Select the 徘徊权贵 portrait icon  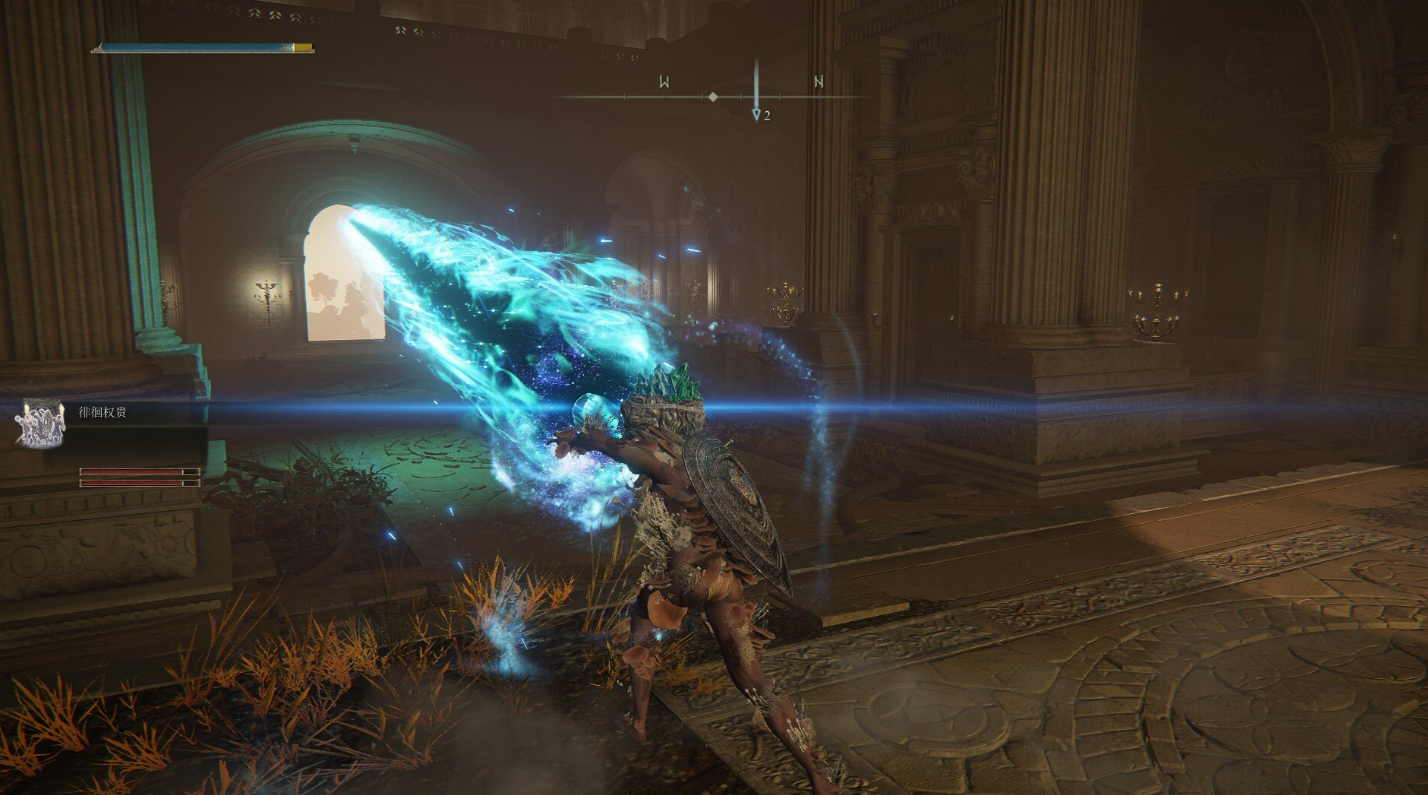[40, 424]
